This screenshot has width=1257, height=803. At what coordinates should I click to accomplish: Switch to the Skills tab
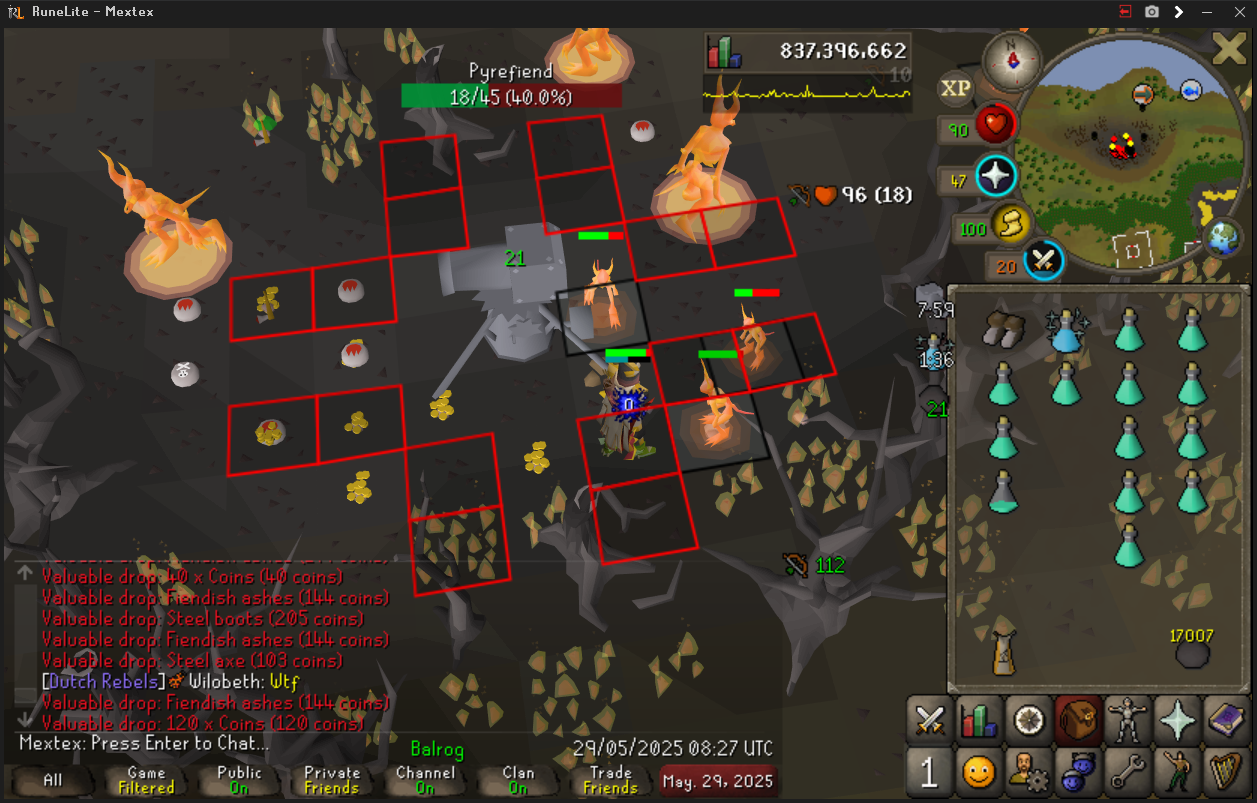click(x=980, y=720)
